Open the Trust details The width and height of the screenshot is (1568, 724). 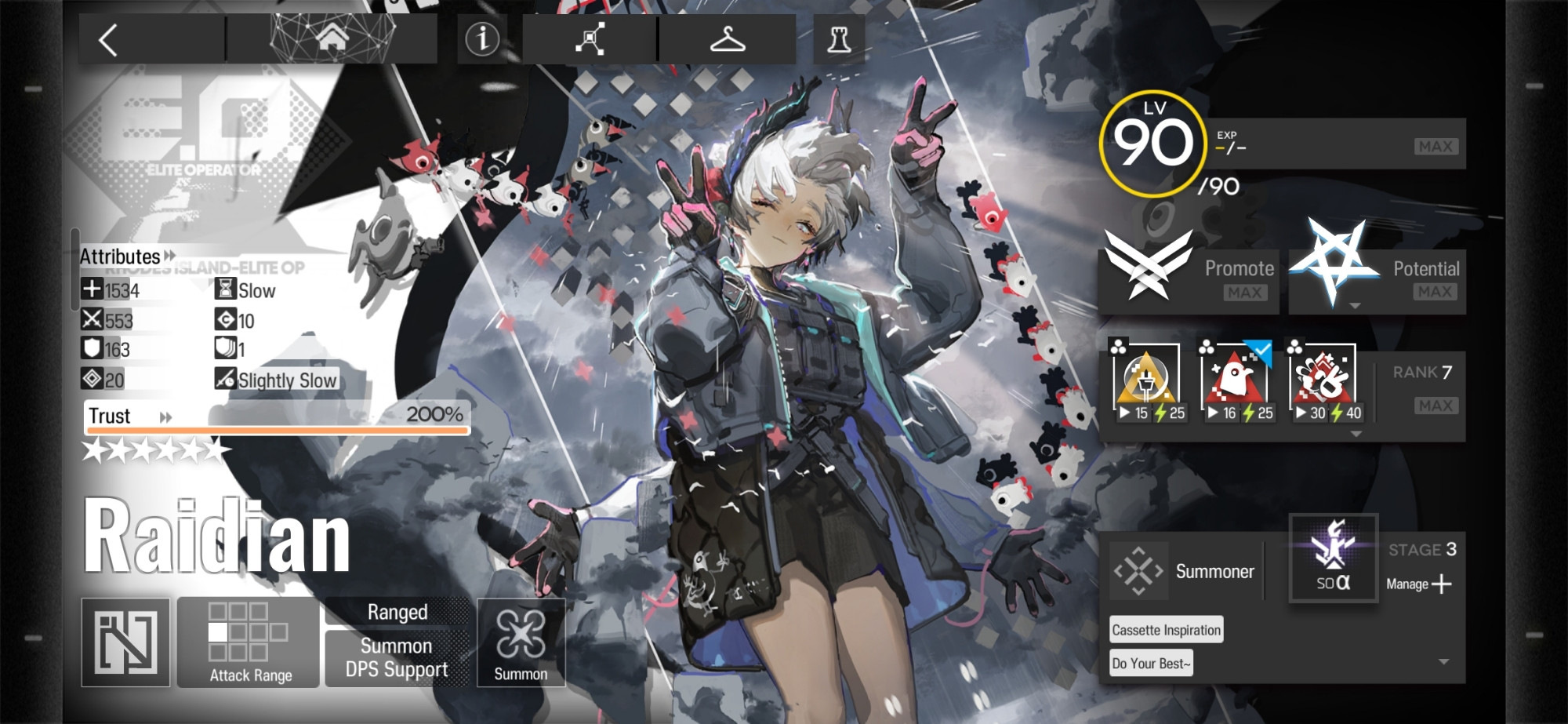[x=129, y=417]
